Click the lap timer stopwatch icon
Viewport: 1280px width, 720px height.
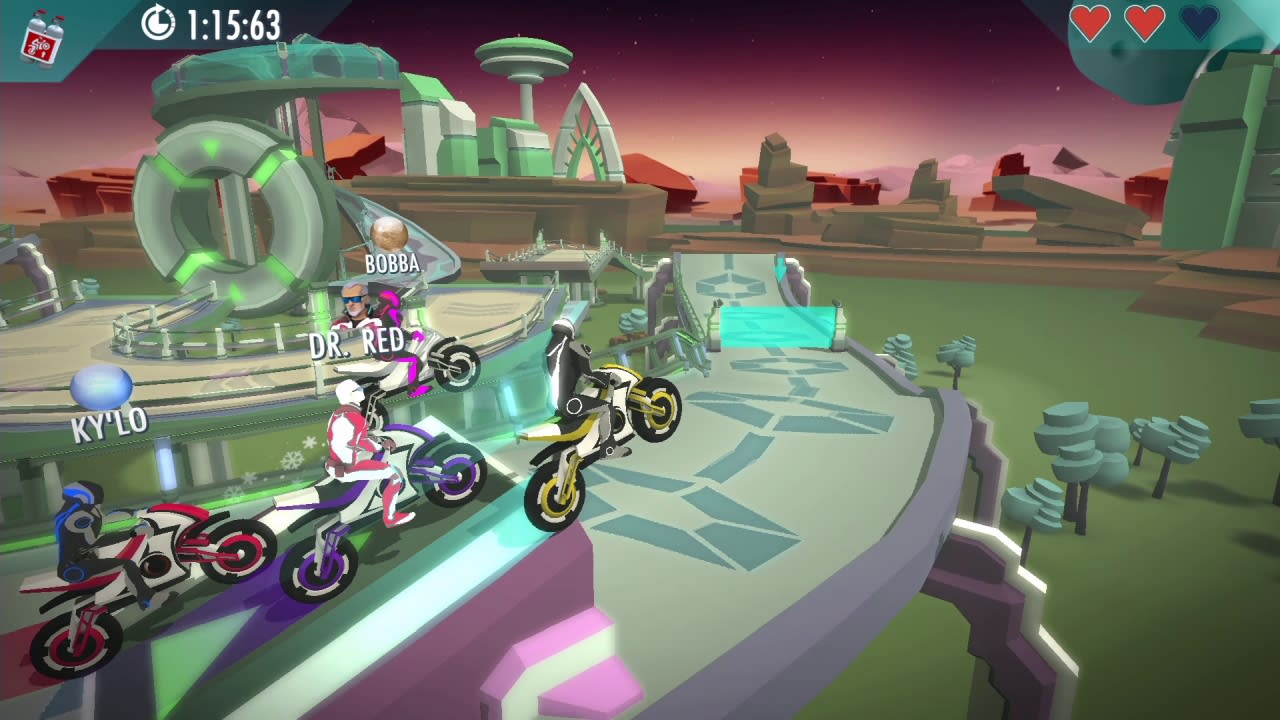tap(162, 21)
